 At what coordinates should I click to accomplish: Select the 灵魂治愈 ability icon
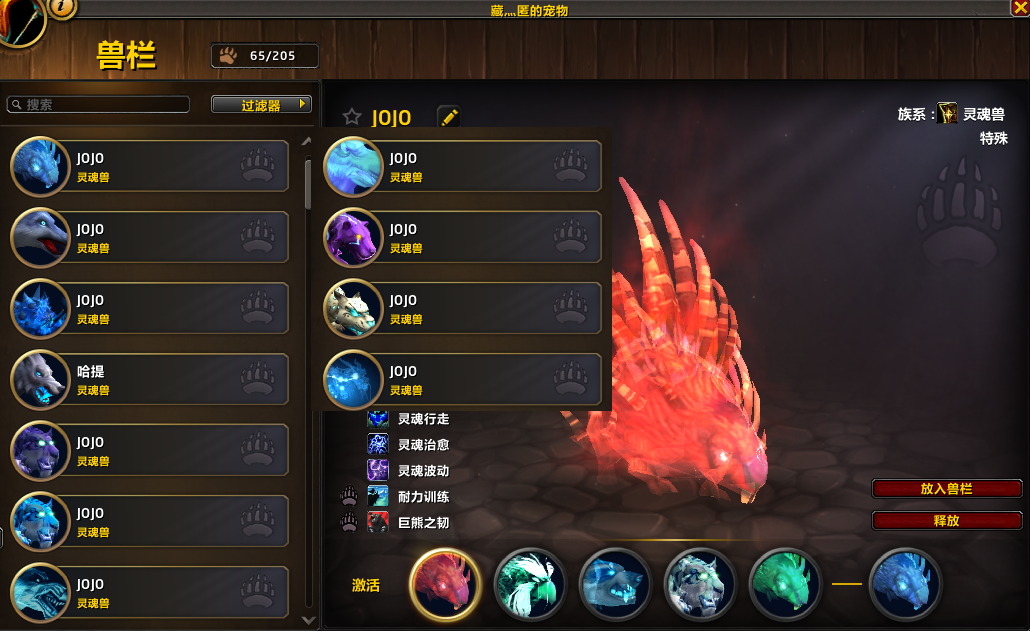tap(378, 445)
